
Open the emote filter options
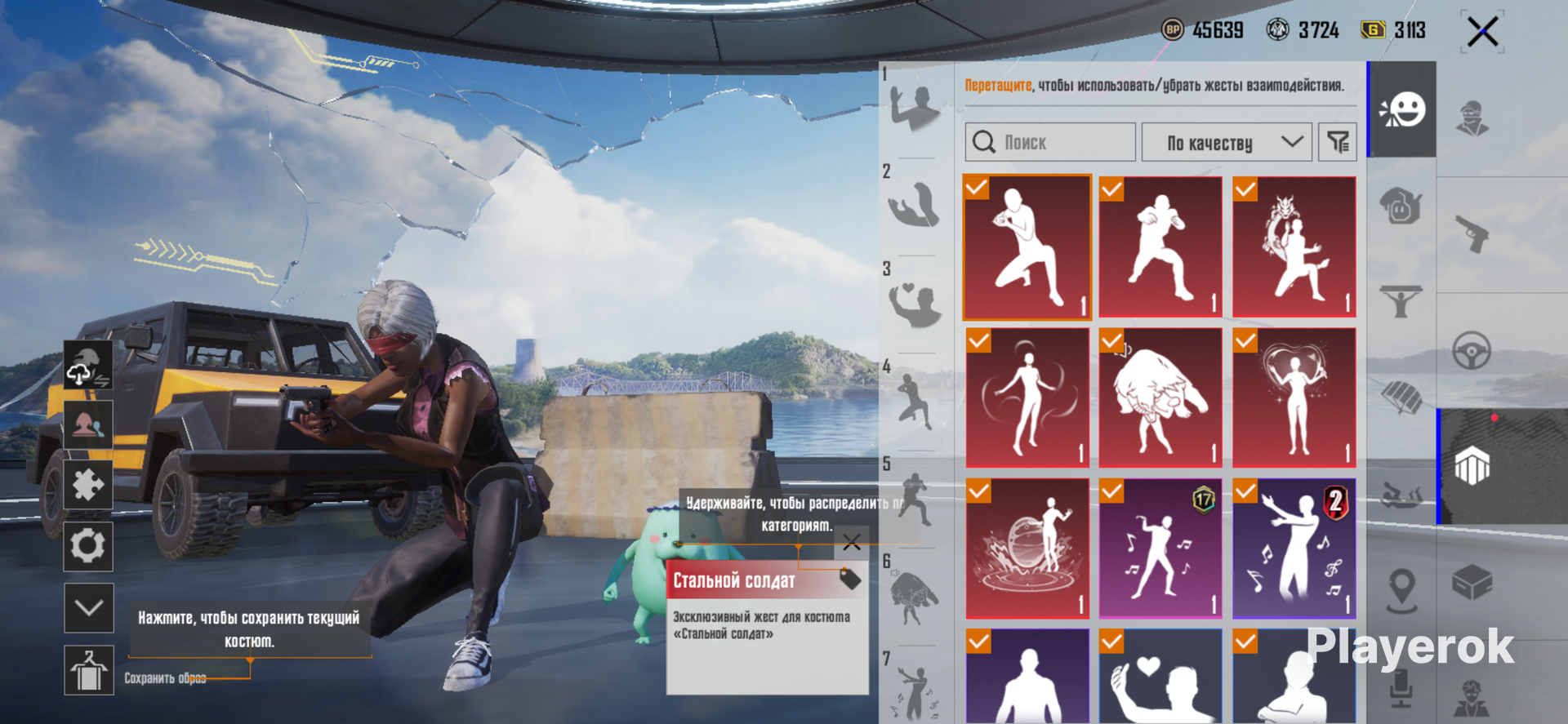[1338, 143]
